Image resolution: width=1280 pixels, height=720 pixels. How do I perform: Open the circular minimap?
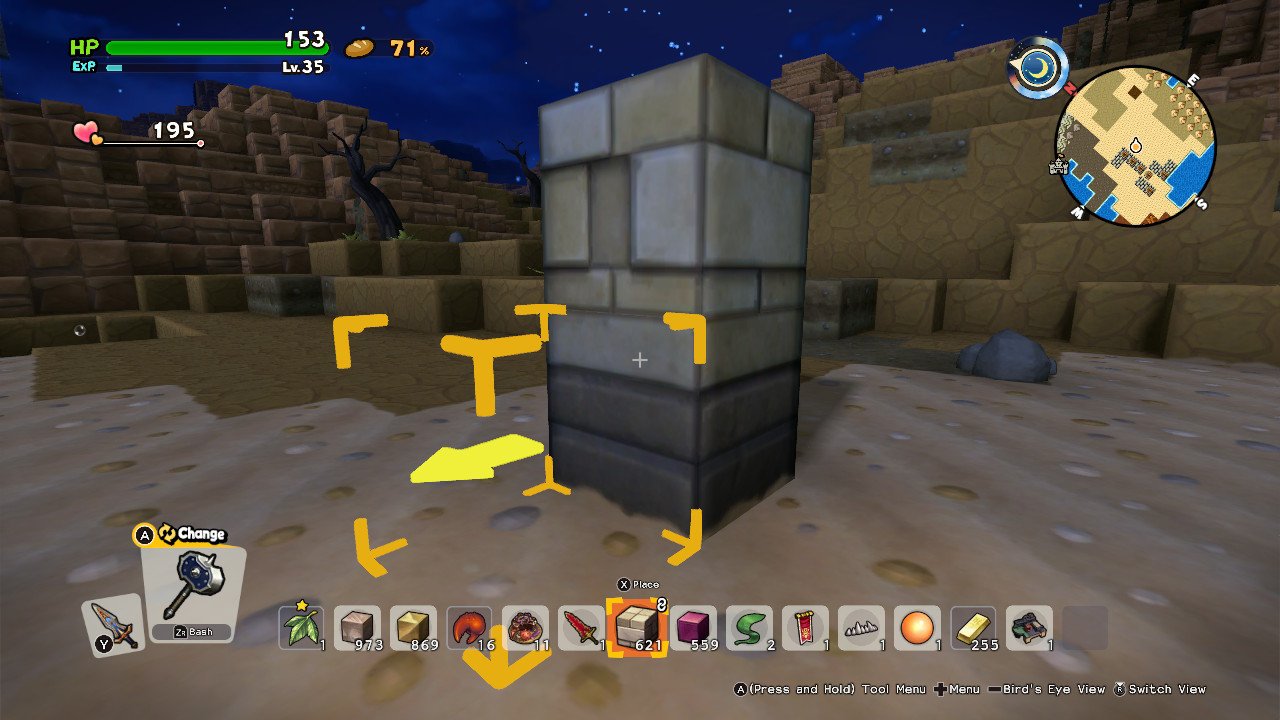pos(1135,146)
